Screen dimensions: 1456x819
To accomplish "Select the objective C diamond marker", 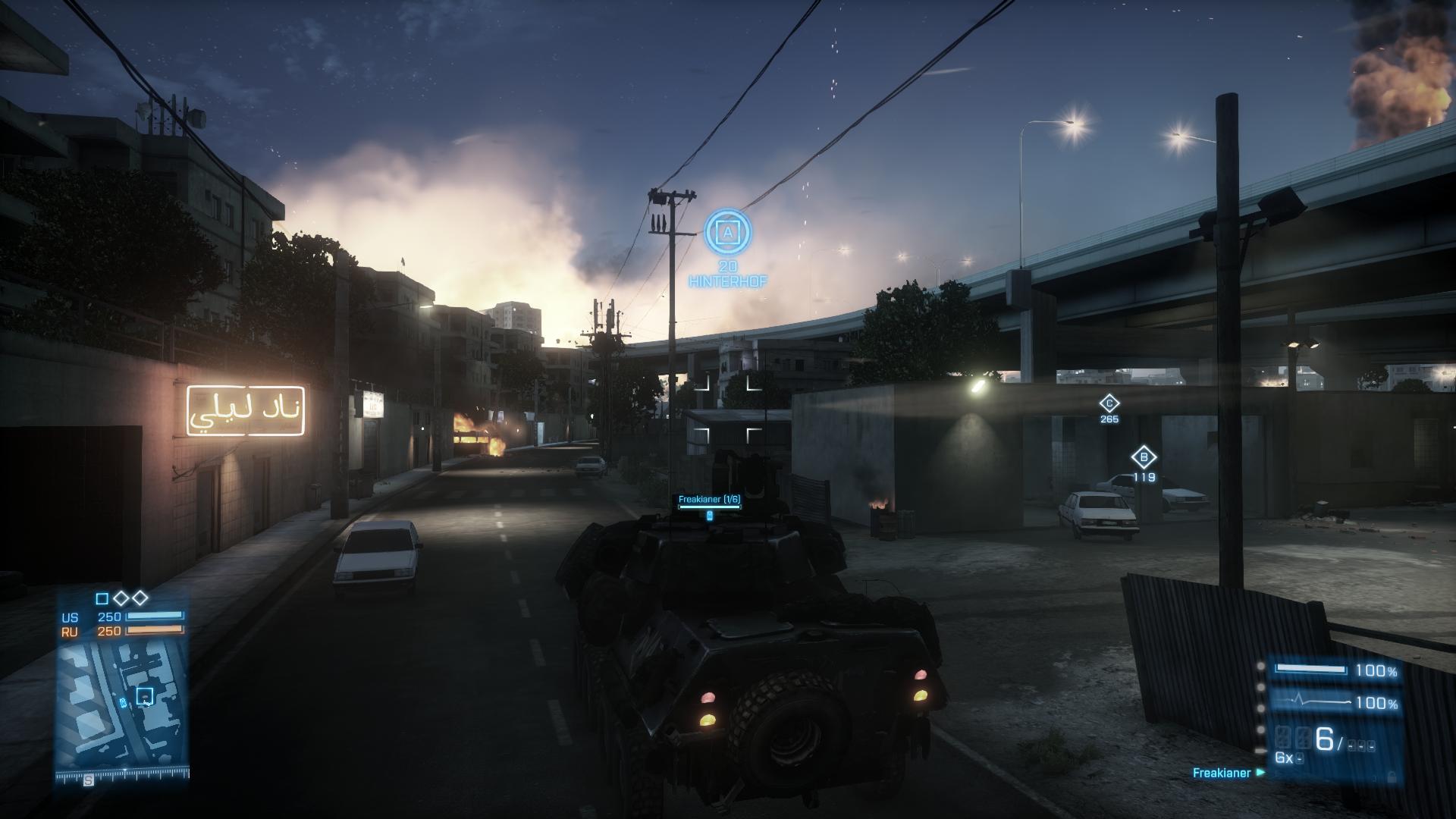I will point(1109,403).
